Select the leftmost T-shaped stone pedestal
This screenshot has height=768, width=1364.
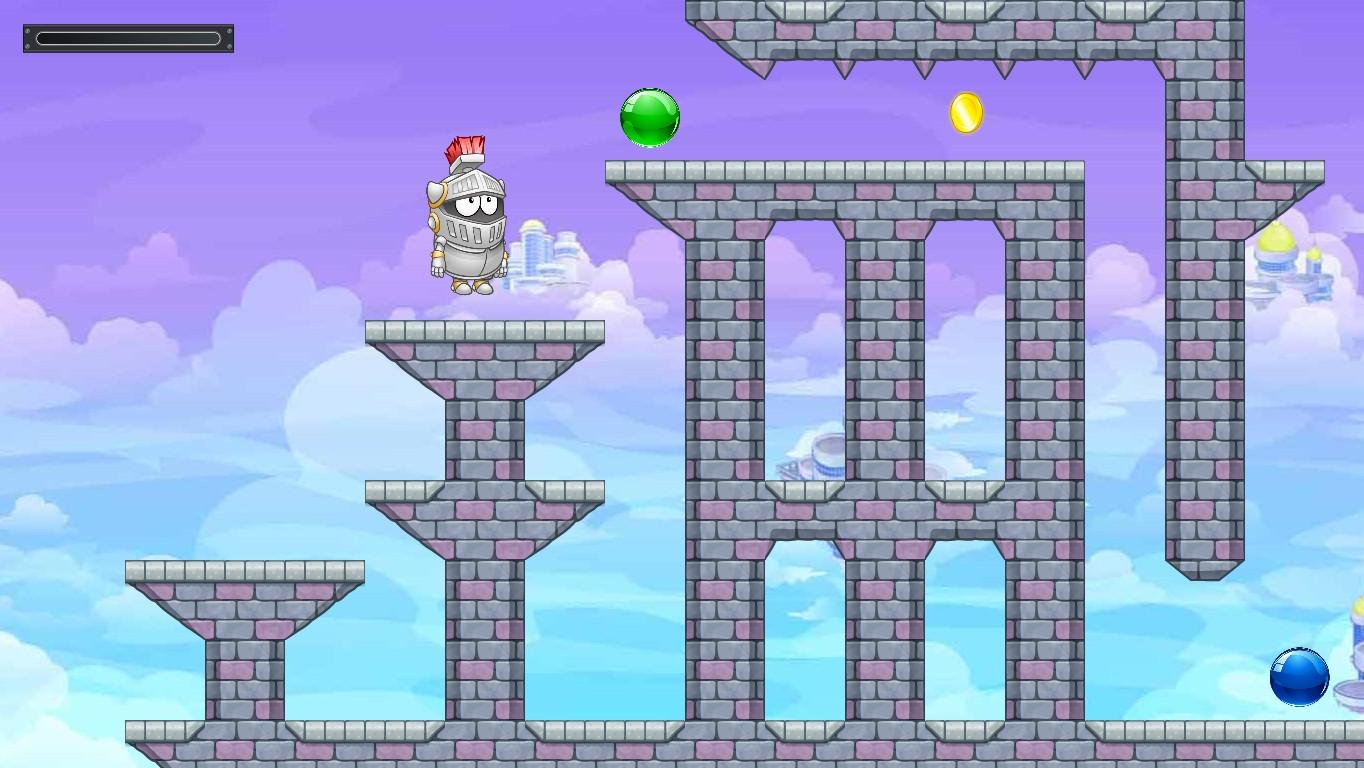pos(245,600)
